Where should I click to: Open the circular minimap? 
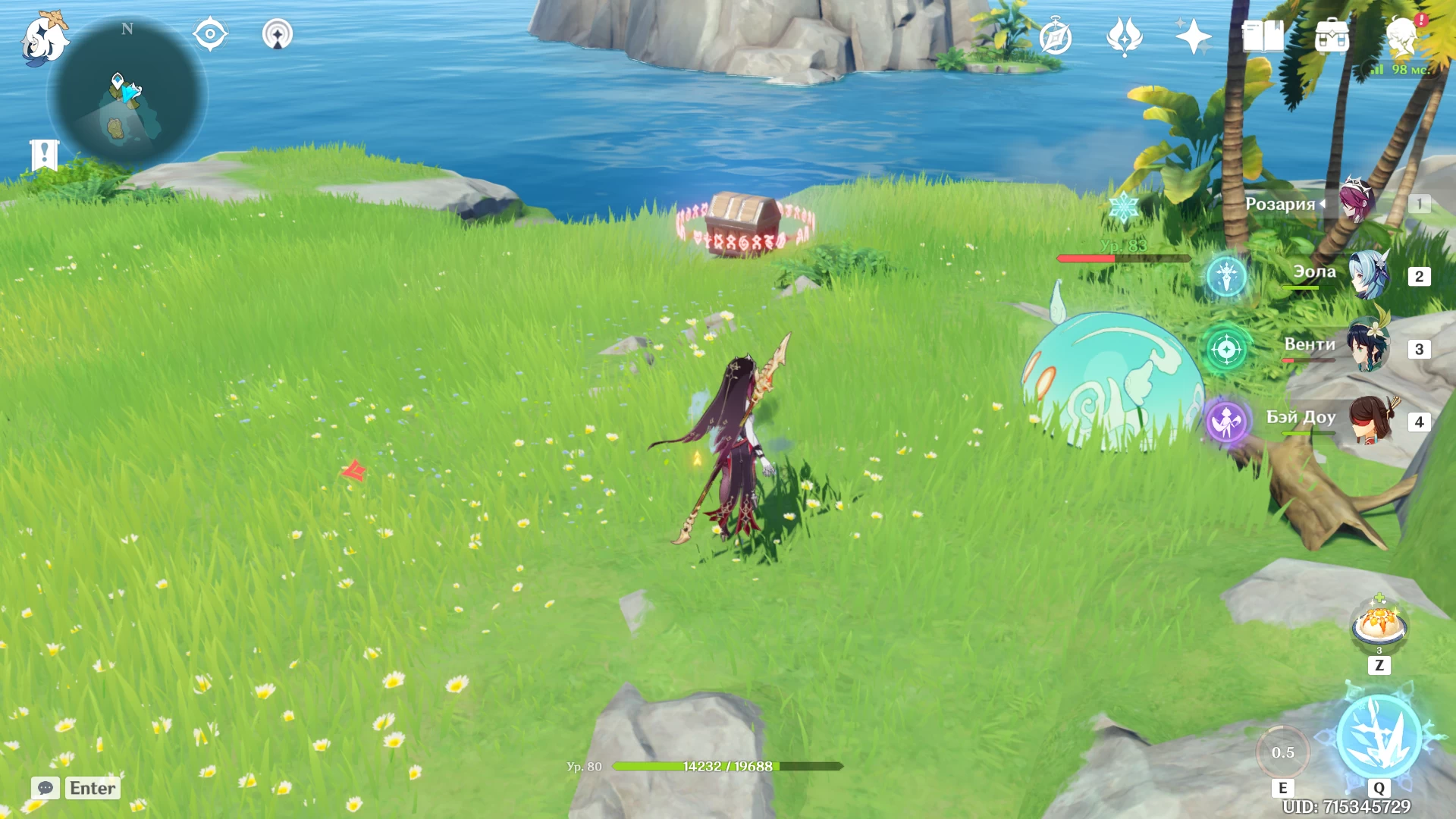point(127,94)
